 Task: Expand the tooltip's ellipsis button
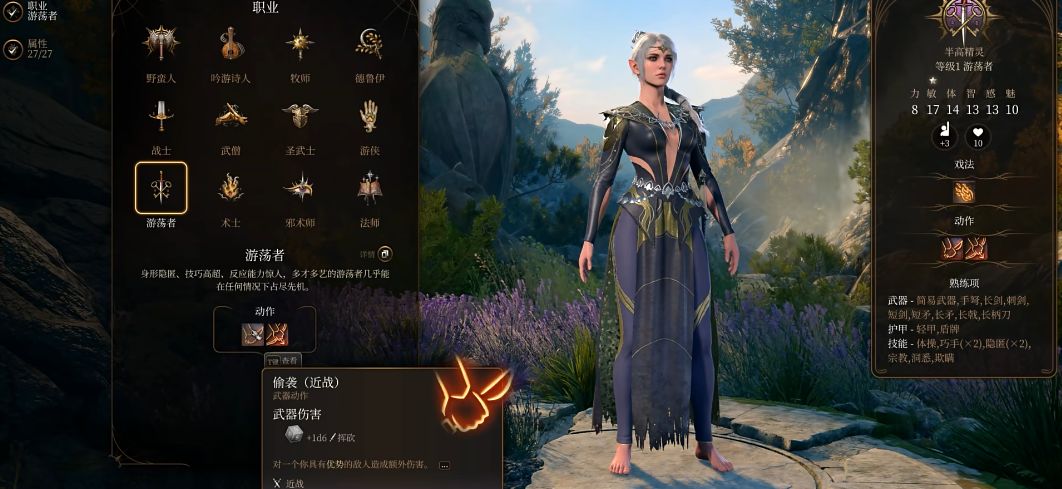coord(444,465)
